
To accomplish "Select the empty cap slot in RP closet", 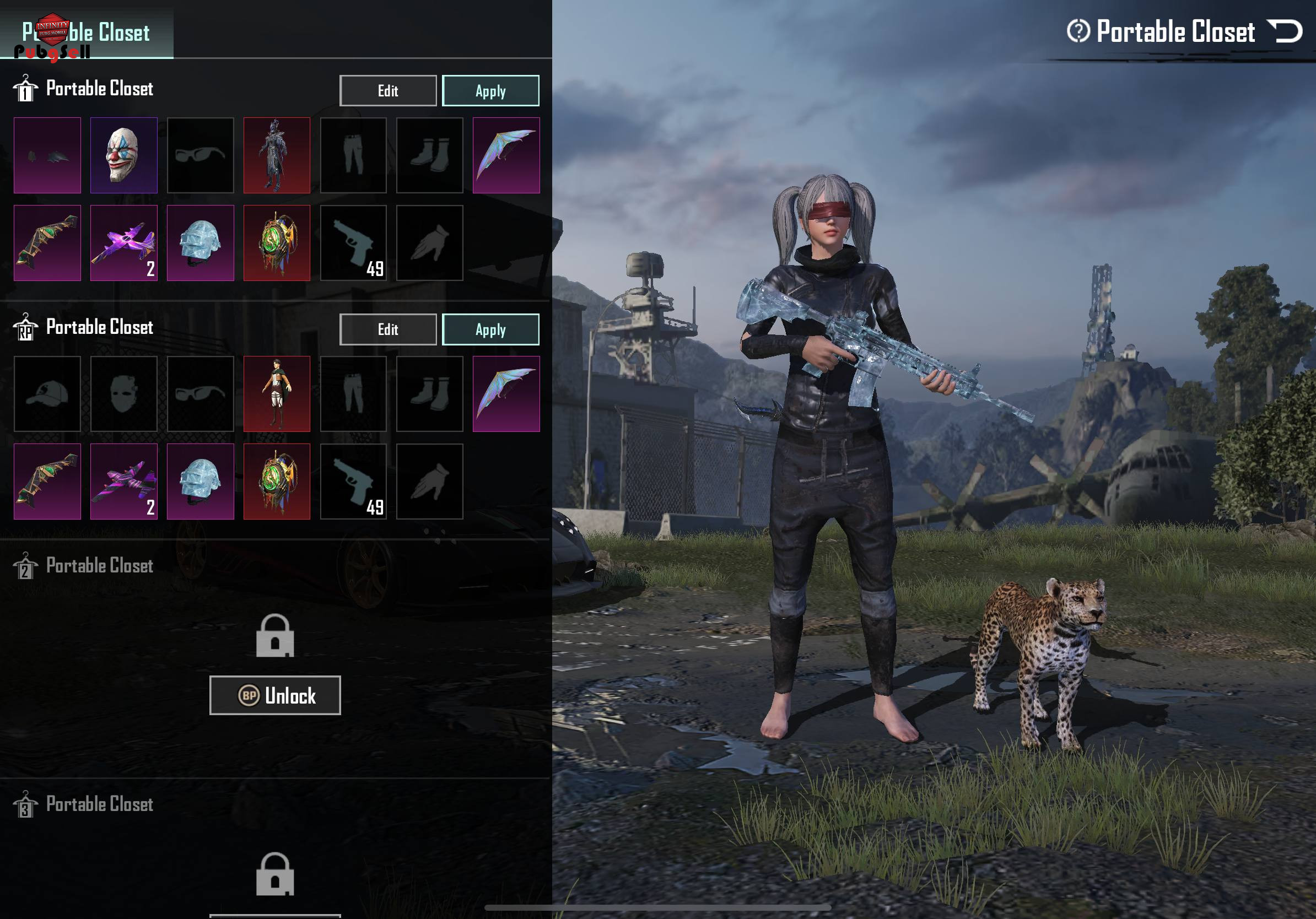I will pyautogui.click(x=47, y=393).
